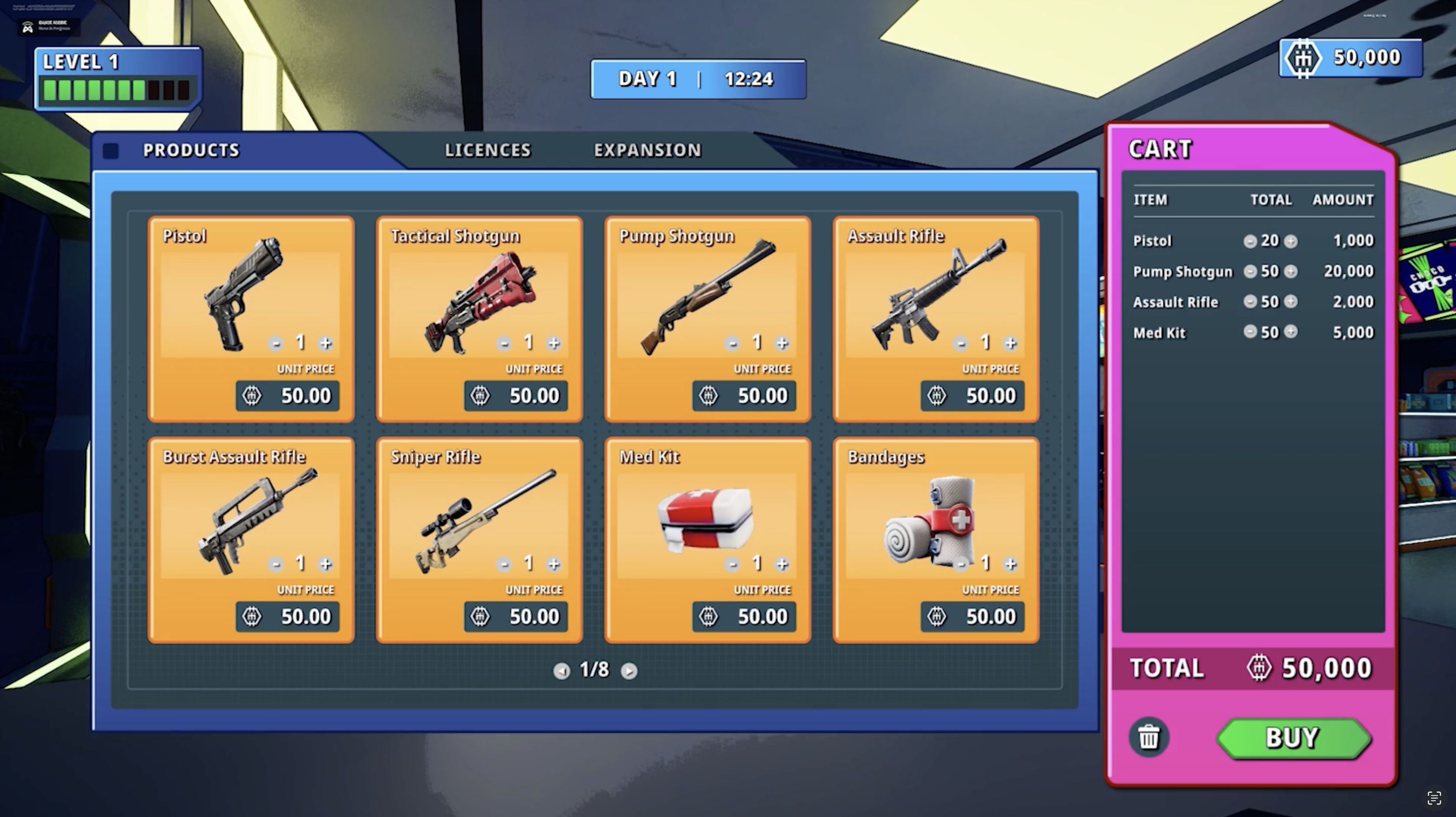Decrease Pump Shotgun total in the cart
Image resolution: width=1456 pixels, height=817 pixels.
1250,272
